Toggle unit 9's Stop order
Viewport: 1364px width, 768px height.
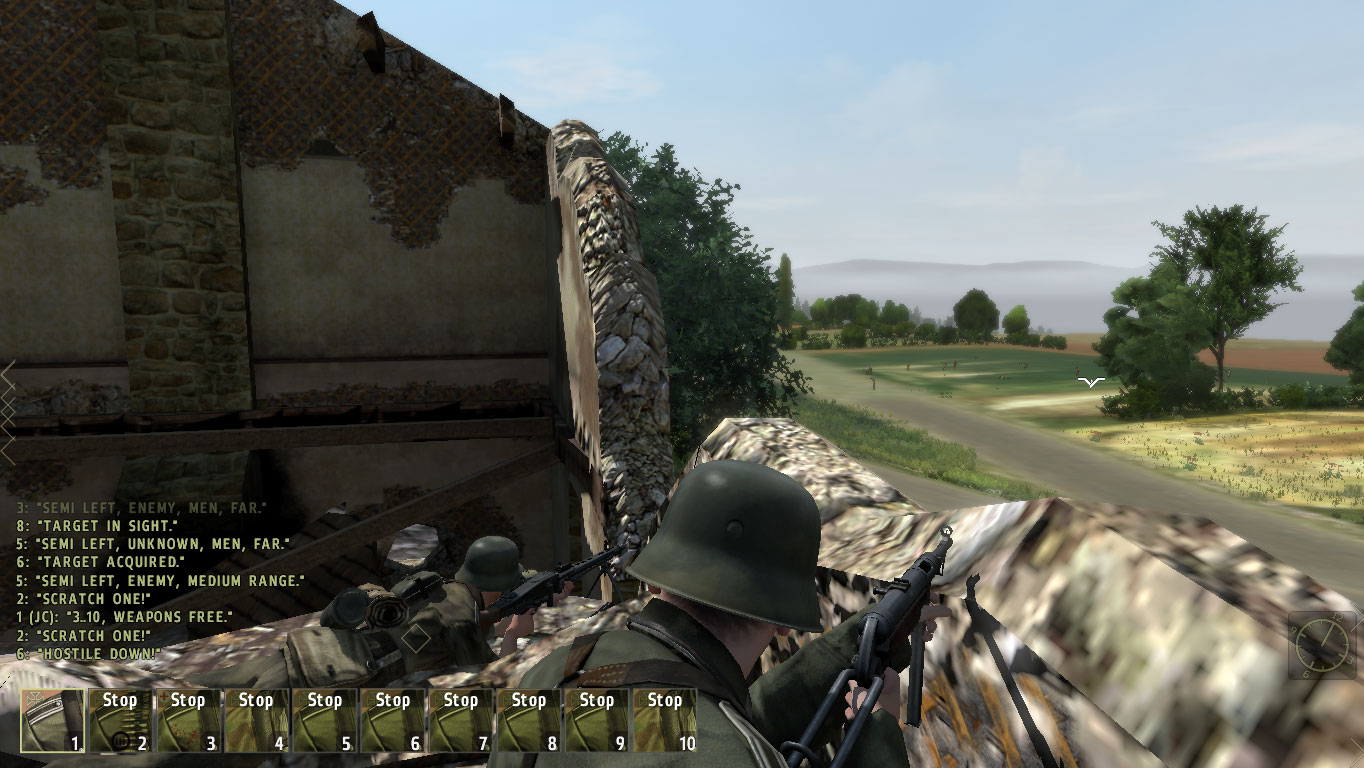coord(596,700)
